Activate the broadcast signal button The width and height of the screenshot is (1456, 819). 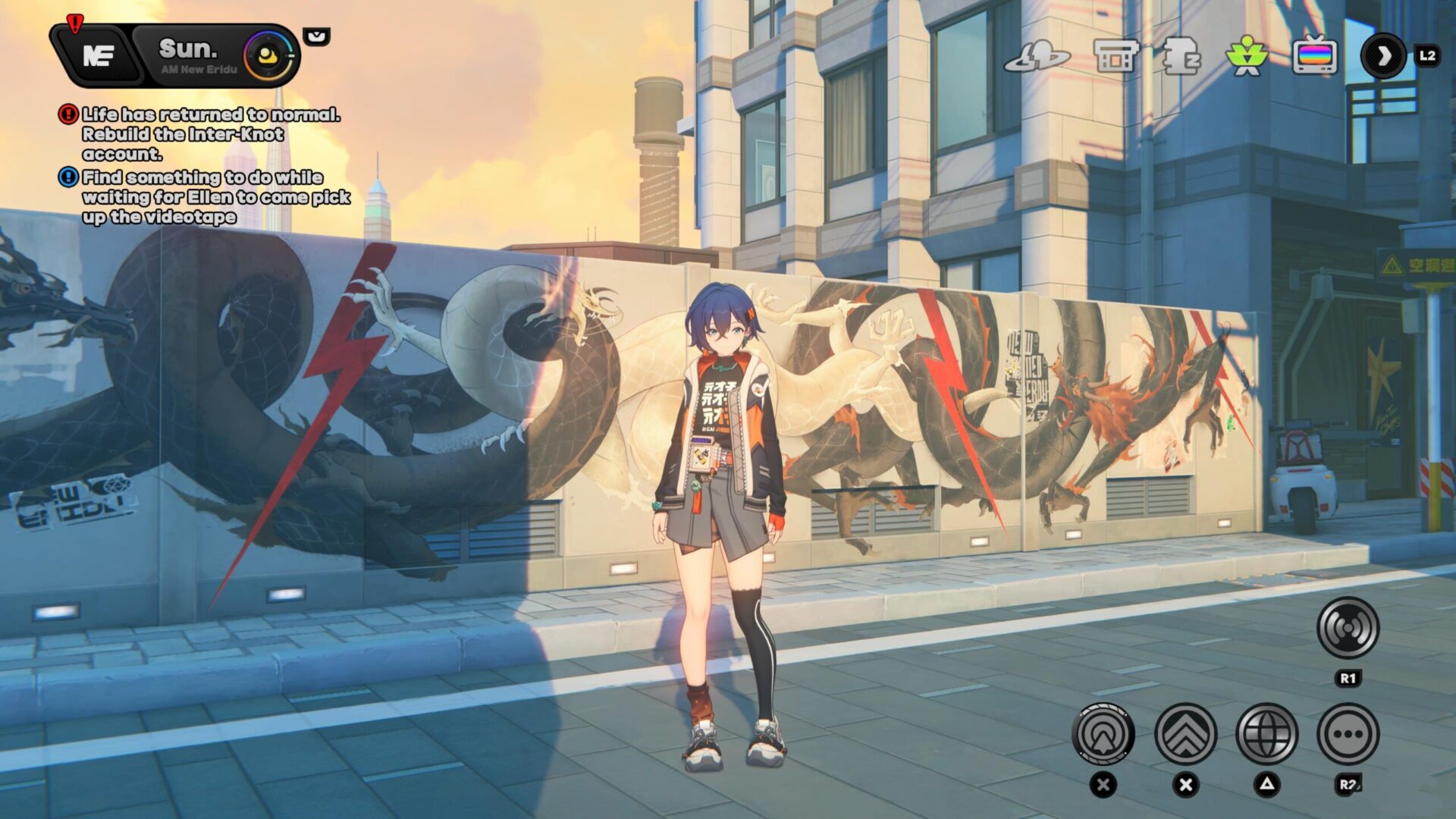tap(1348, 628)
